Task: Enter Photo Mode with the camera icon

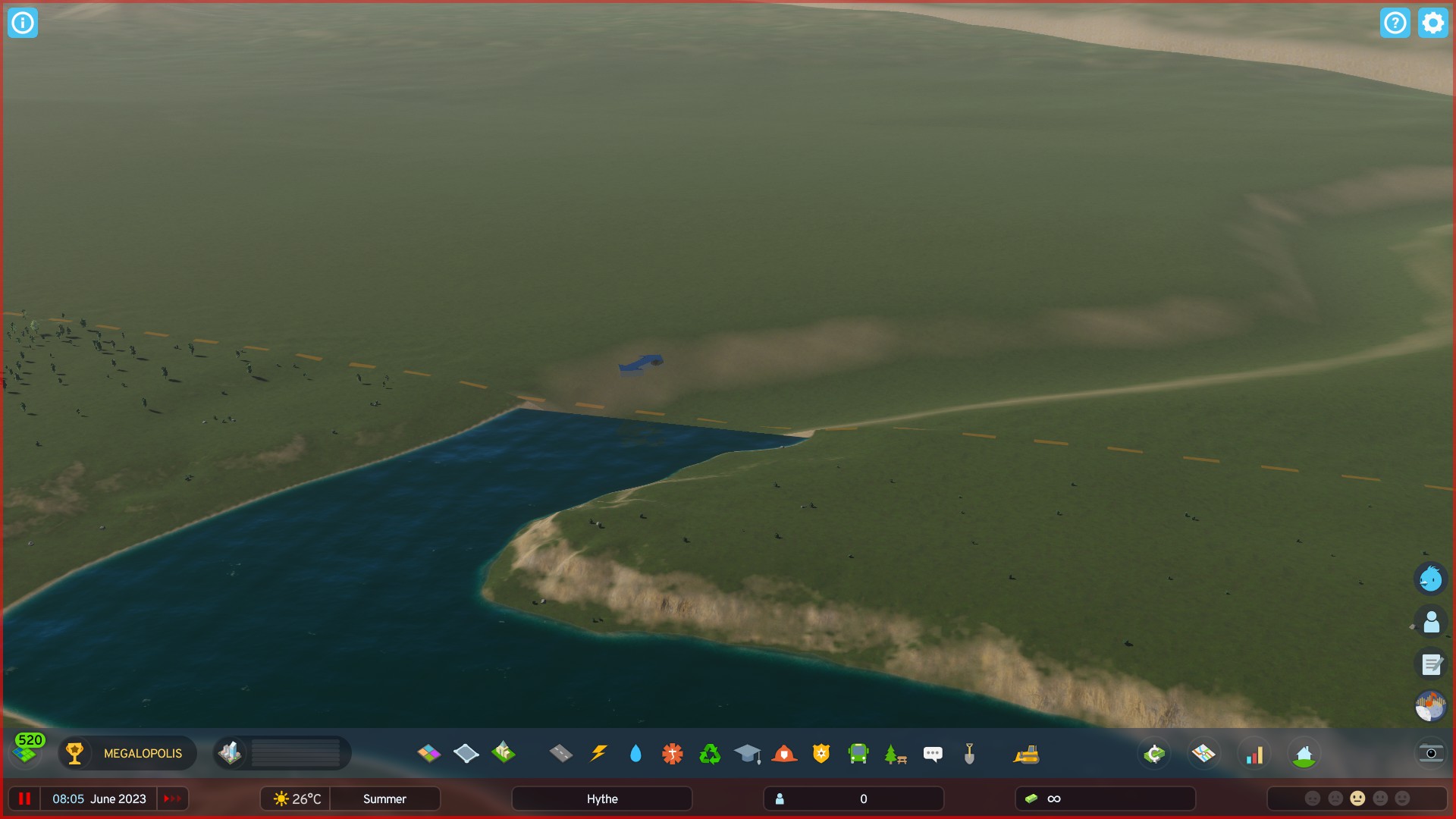Action: [x=1431, y=754]
